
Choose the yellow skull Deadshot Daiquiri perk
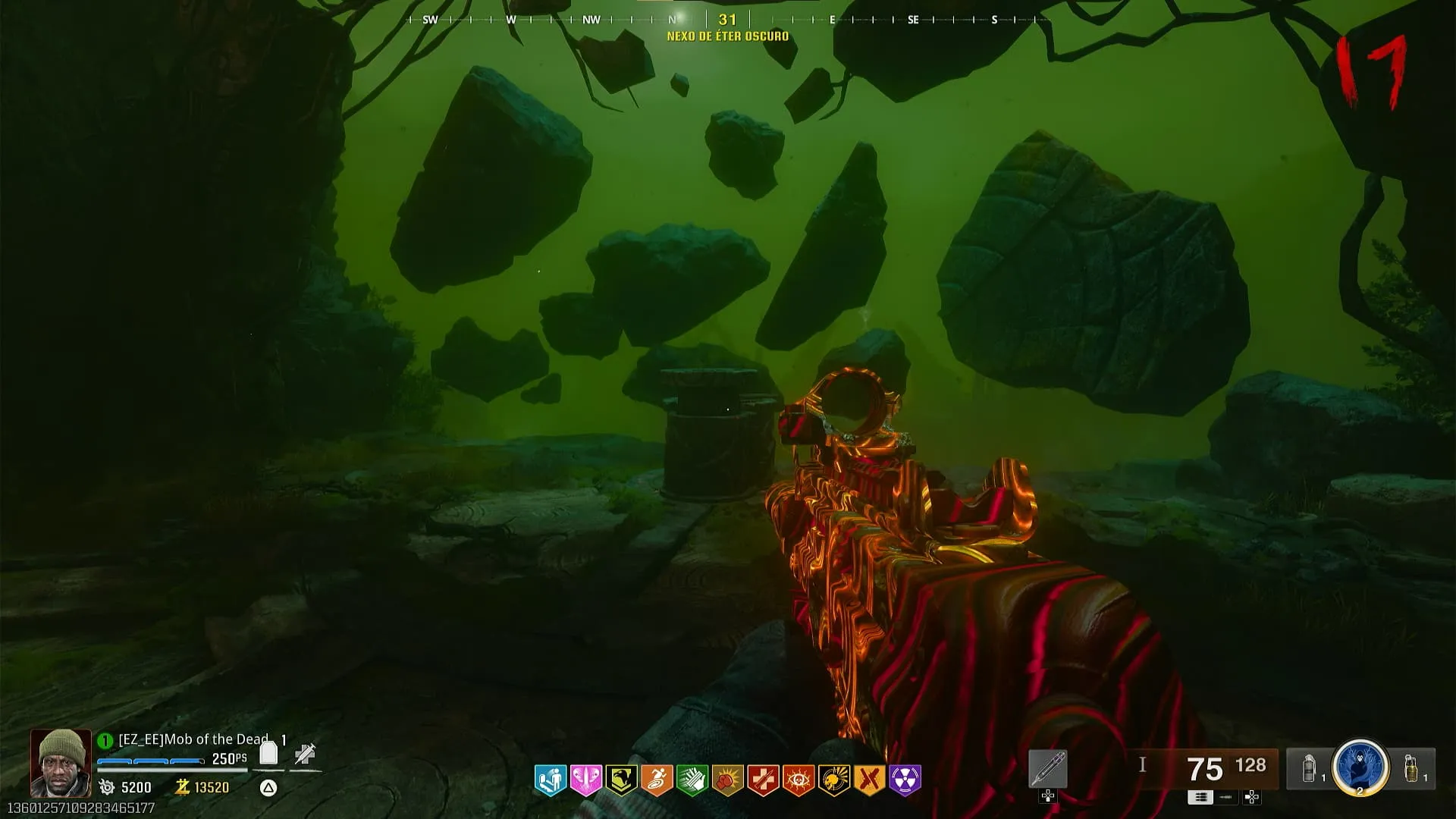834,780
